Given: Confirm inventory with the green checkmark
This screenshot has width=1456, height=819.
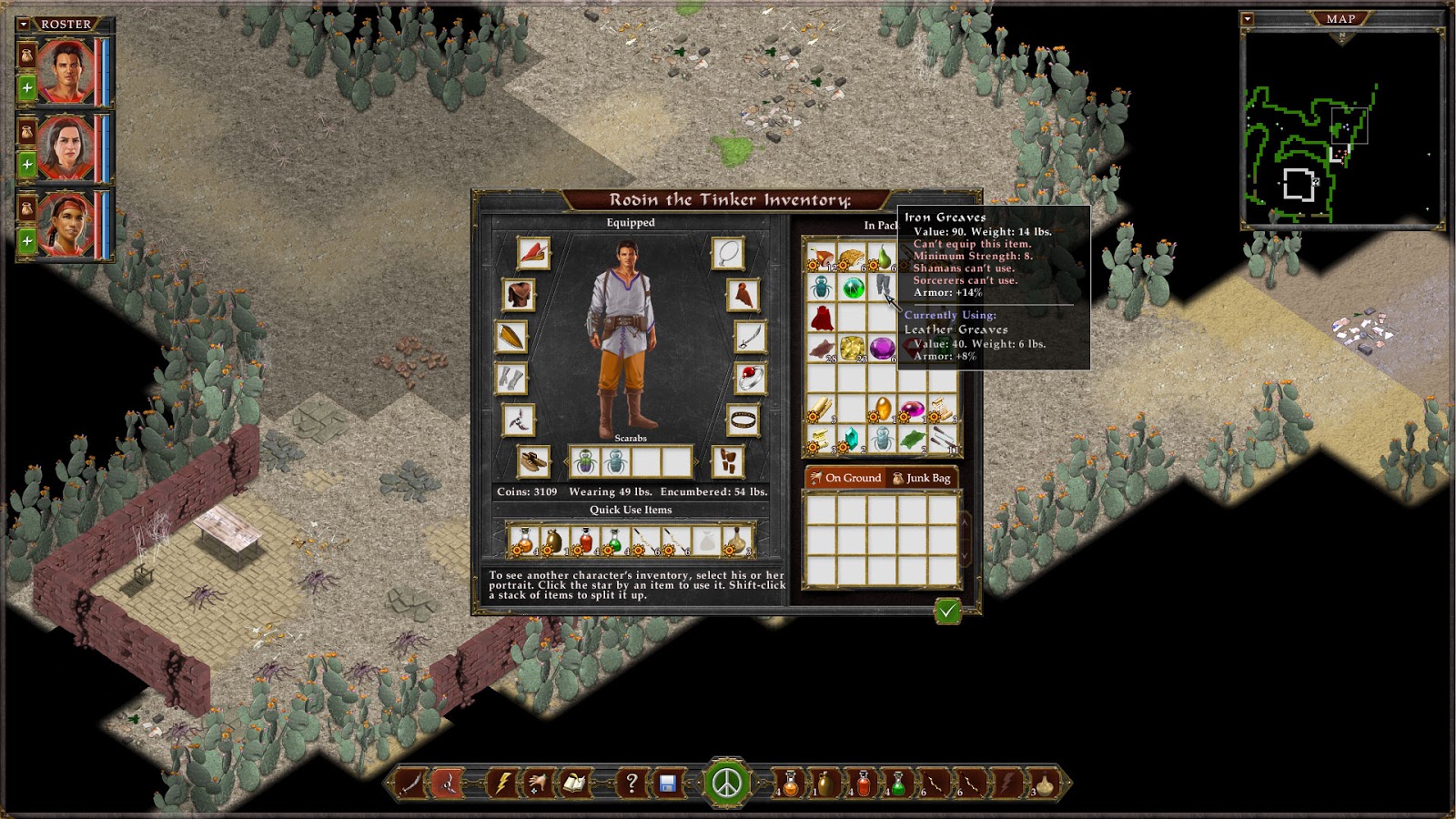Looking at the screenshot, I should [947, 611].
